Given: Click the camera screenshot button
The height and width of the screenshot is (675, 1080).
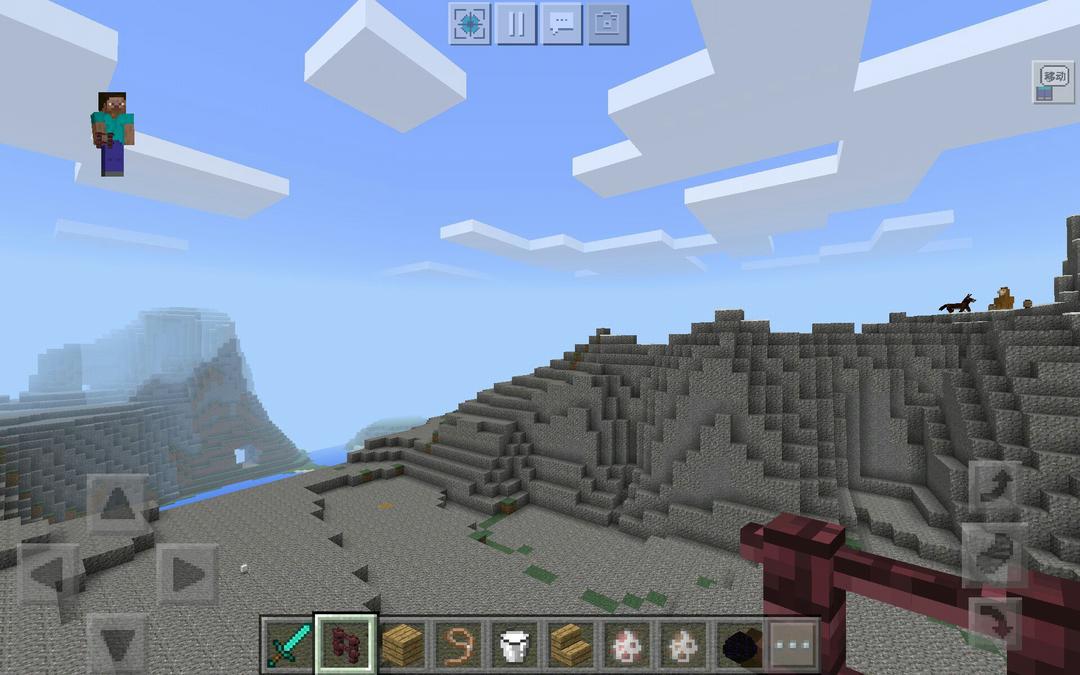Looking at the screenshot, I should point(607,24).
